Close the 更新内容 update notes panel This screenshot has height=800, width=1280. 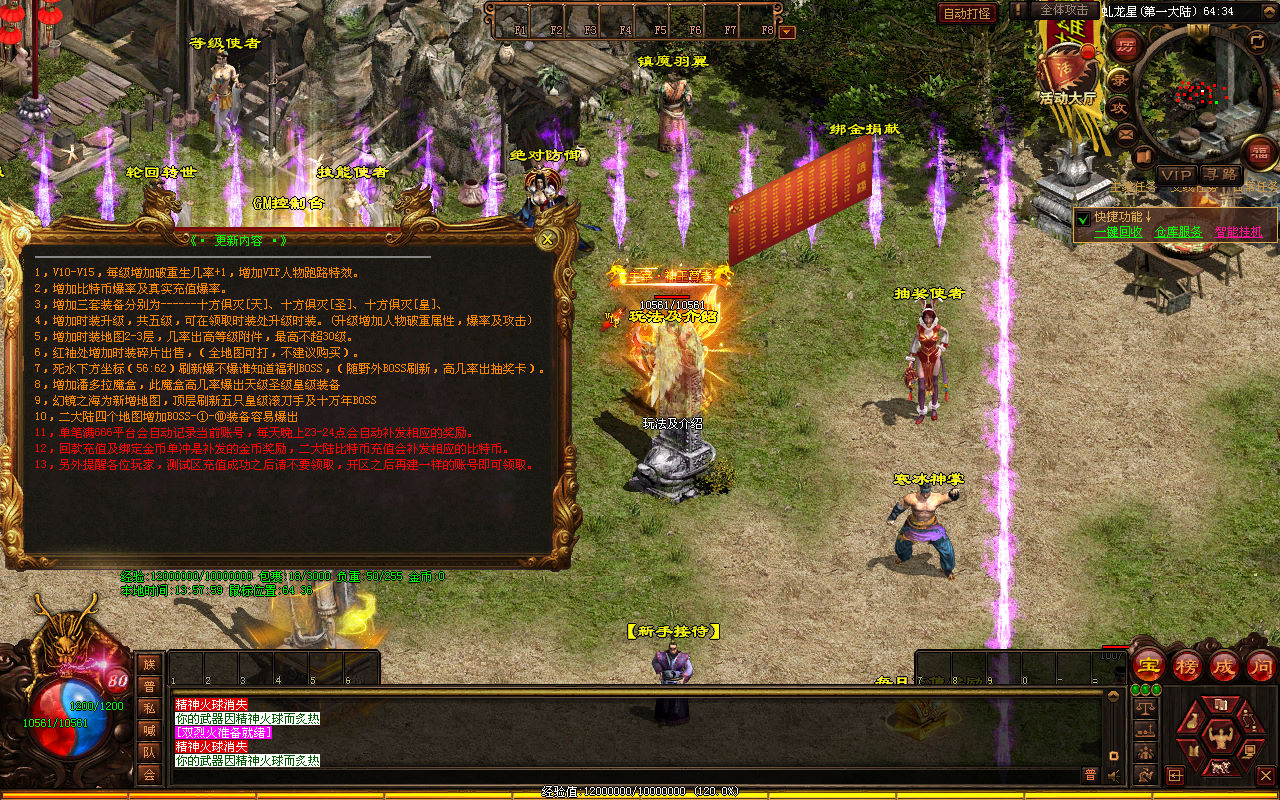coord(547,239)
